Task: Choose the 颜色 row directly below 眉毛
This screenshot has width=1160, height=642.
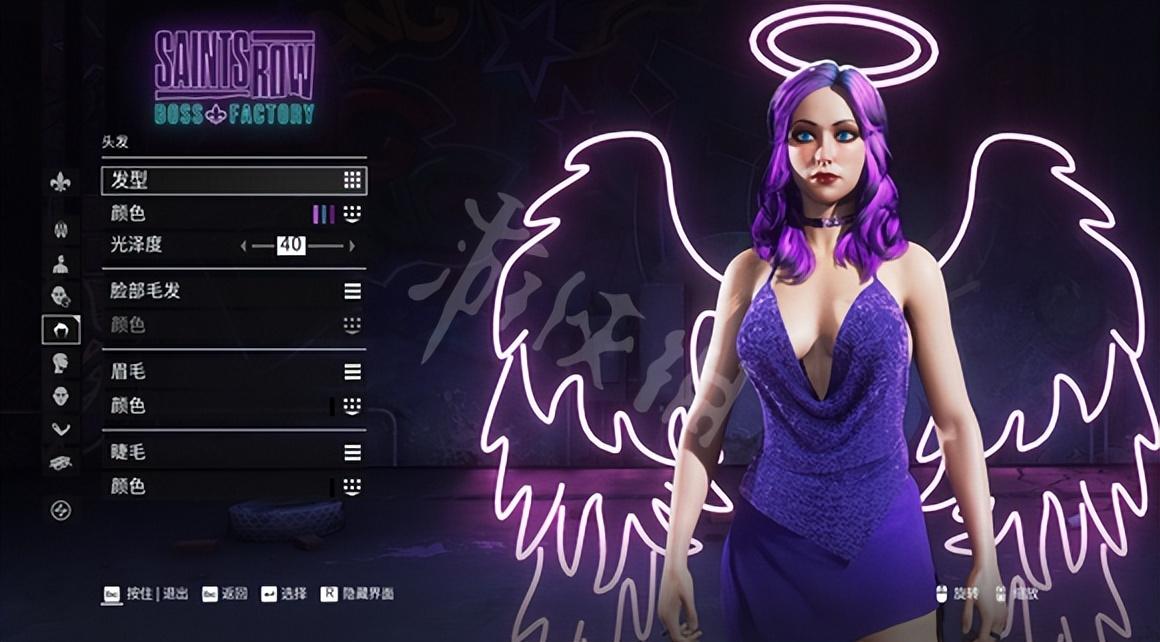Action: tap(234, 405)
